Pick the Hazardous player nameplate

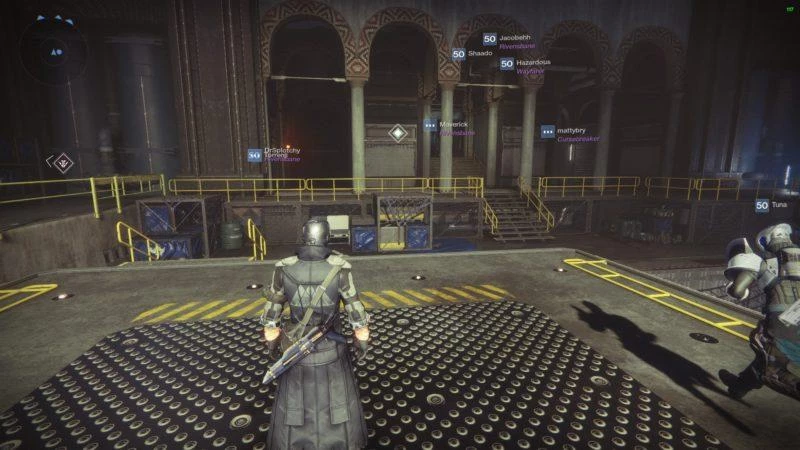pyautogui.click(x=527, y=65)
